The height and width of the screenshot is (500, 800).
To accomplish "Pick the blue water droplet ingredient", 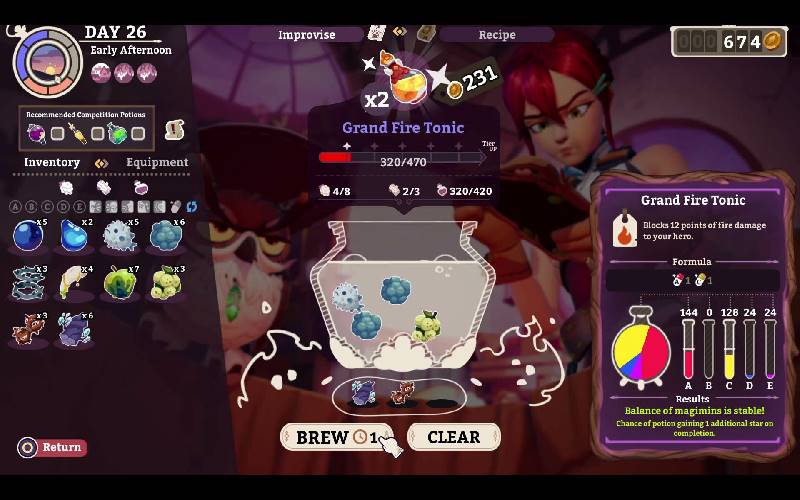I will [72, 236].
